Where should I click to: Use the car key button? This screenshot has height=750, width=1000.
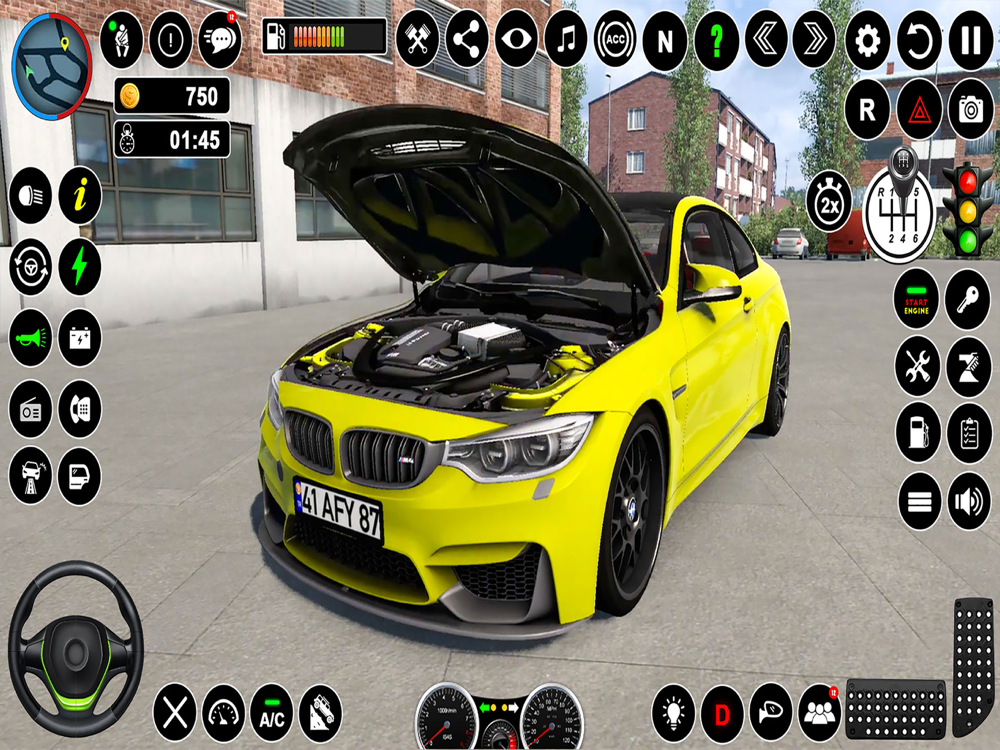(968, 298)
